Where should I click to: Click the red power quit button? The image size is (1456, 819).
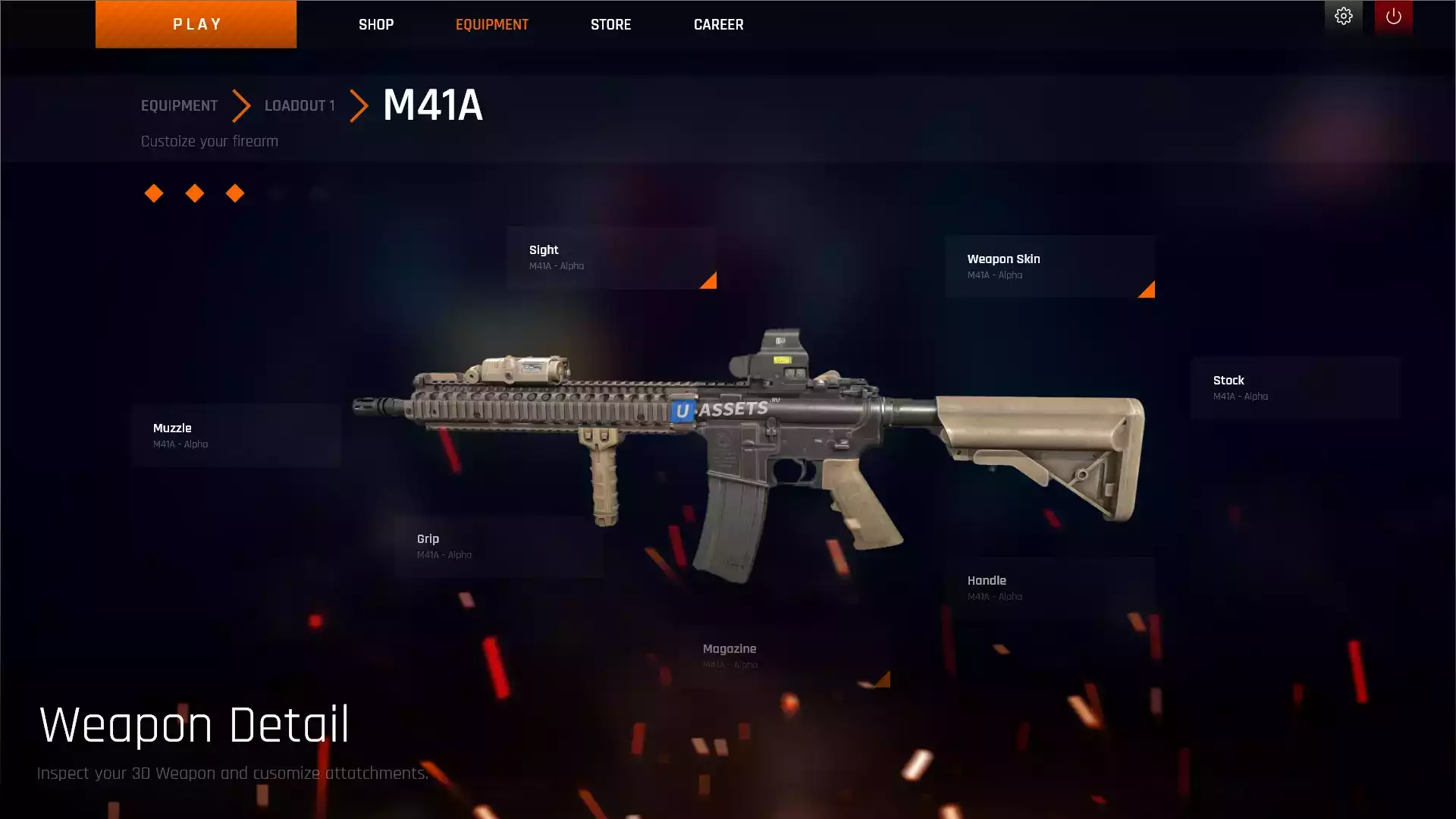1393,17
